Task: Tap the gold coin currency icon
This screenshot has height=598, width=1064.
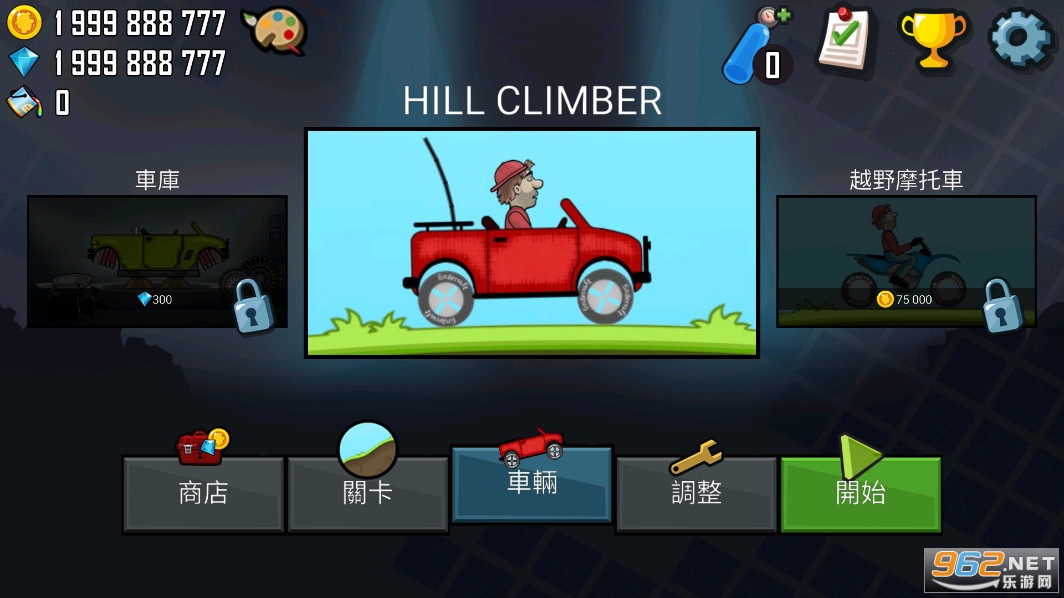Action: coord(24,22)
